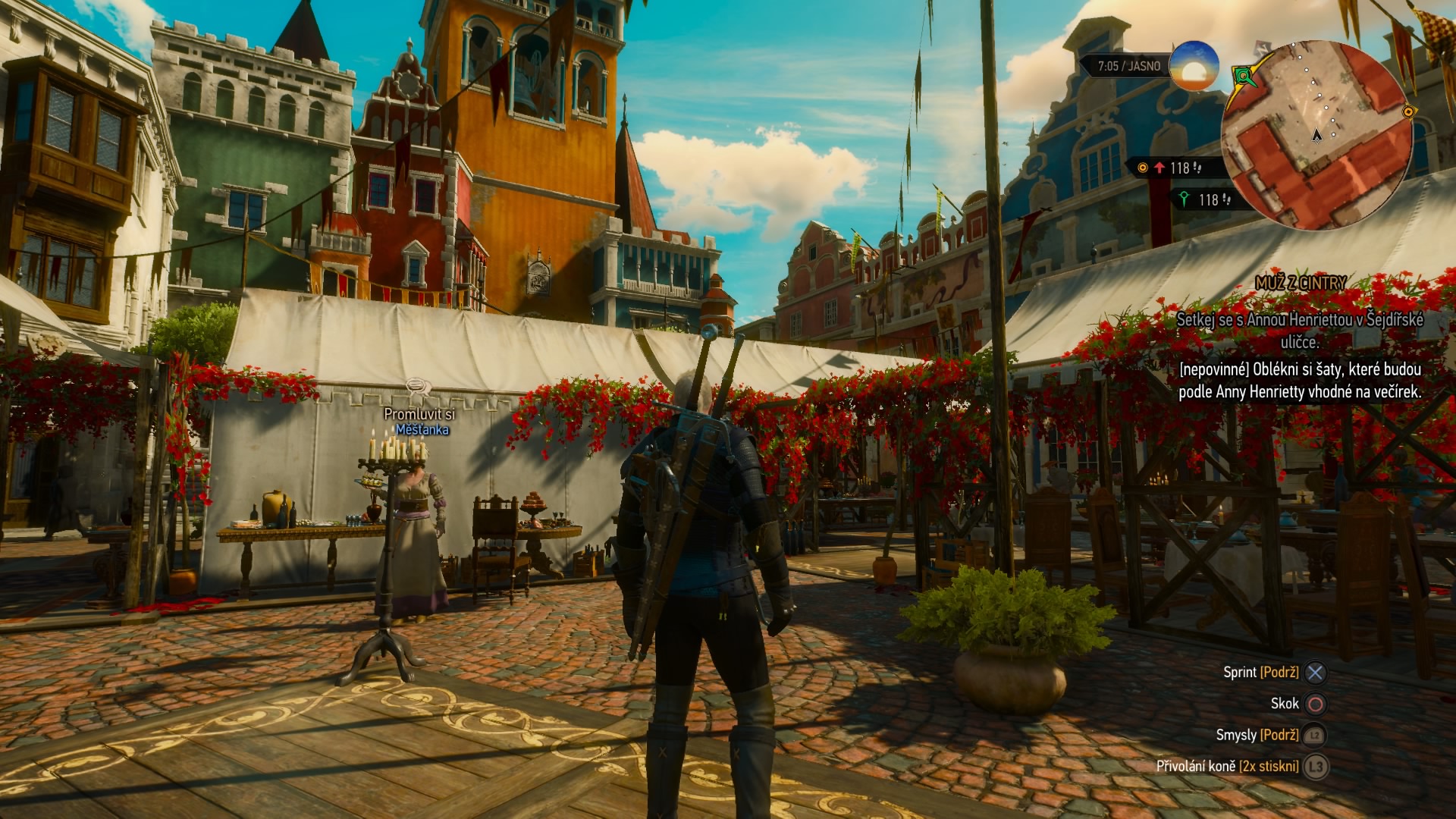Select the yellow tracked-quest distance icon
This screenshot has height=819, width=1456.
pos(1143,168)
